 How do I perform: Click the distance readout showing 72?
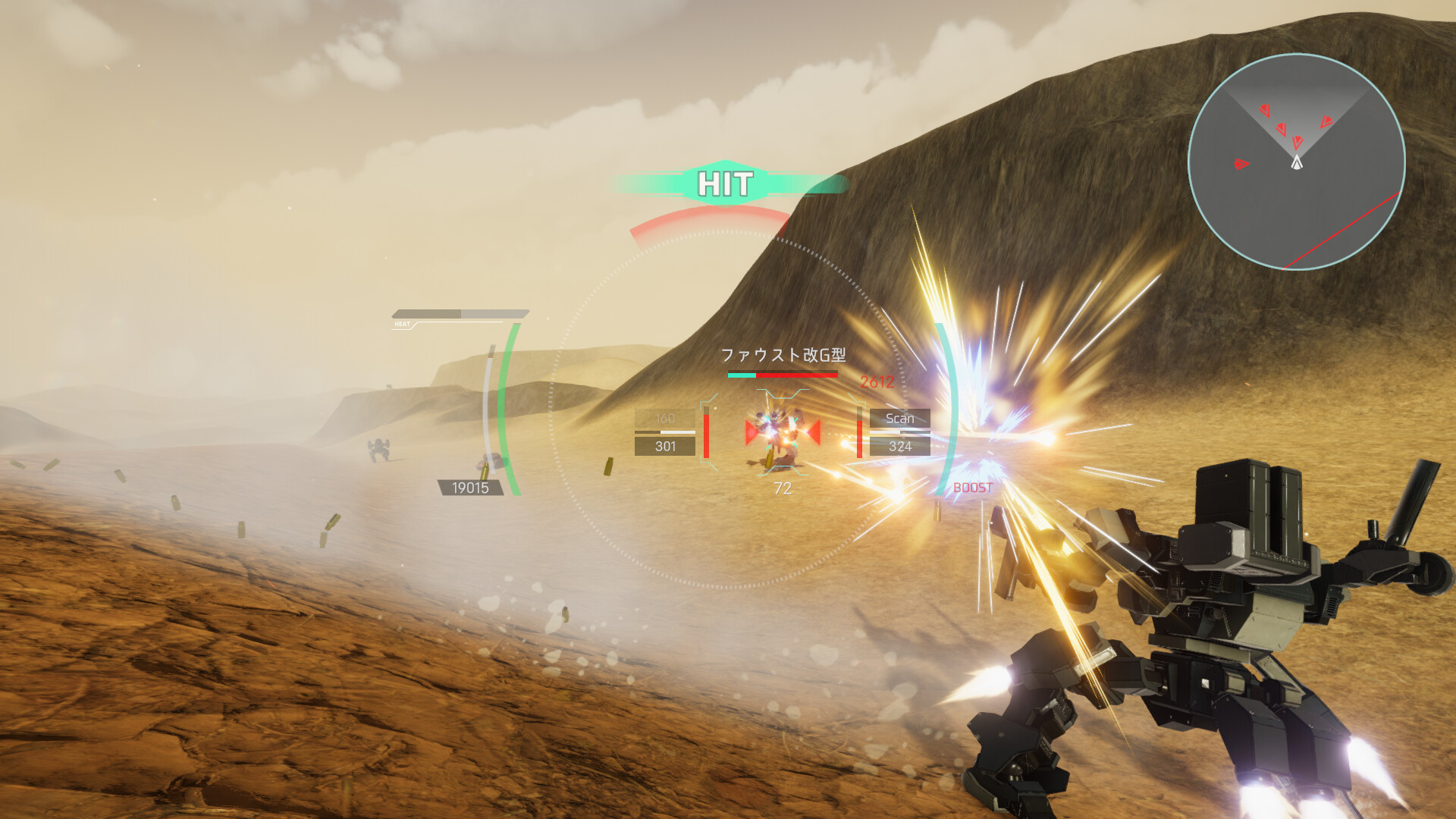pyautogui.click(x=783, y=488)
